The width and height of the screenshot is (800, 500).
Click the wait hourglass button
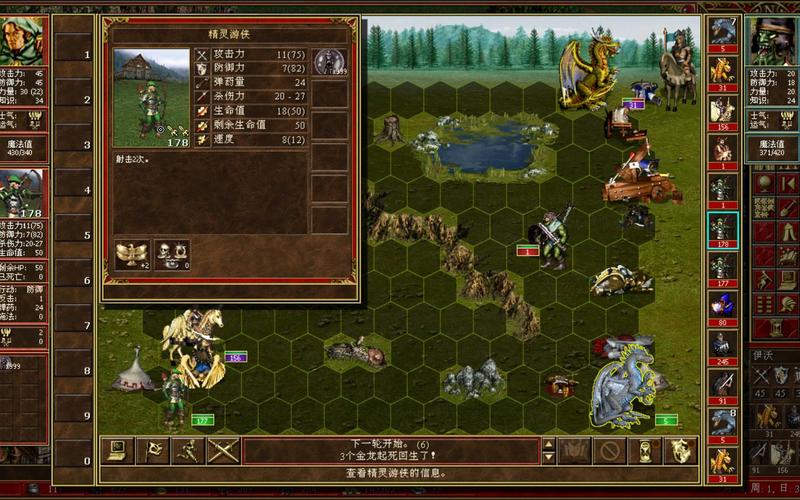645,451
